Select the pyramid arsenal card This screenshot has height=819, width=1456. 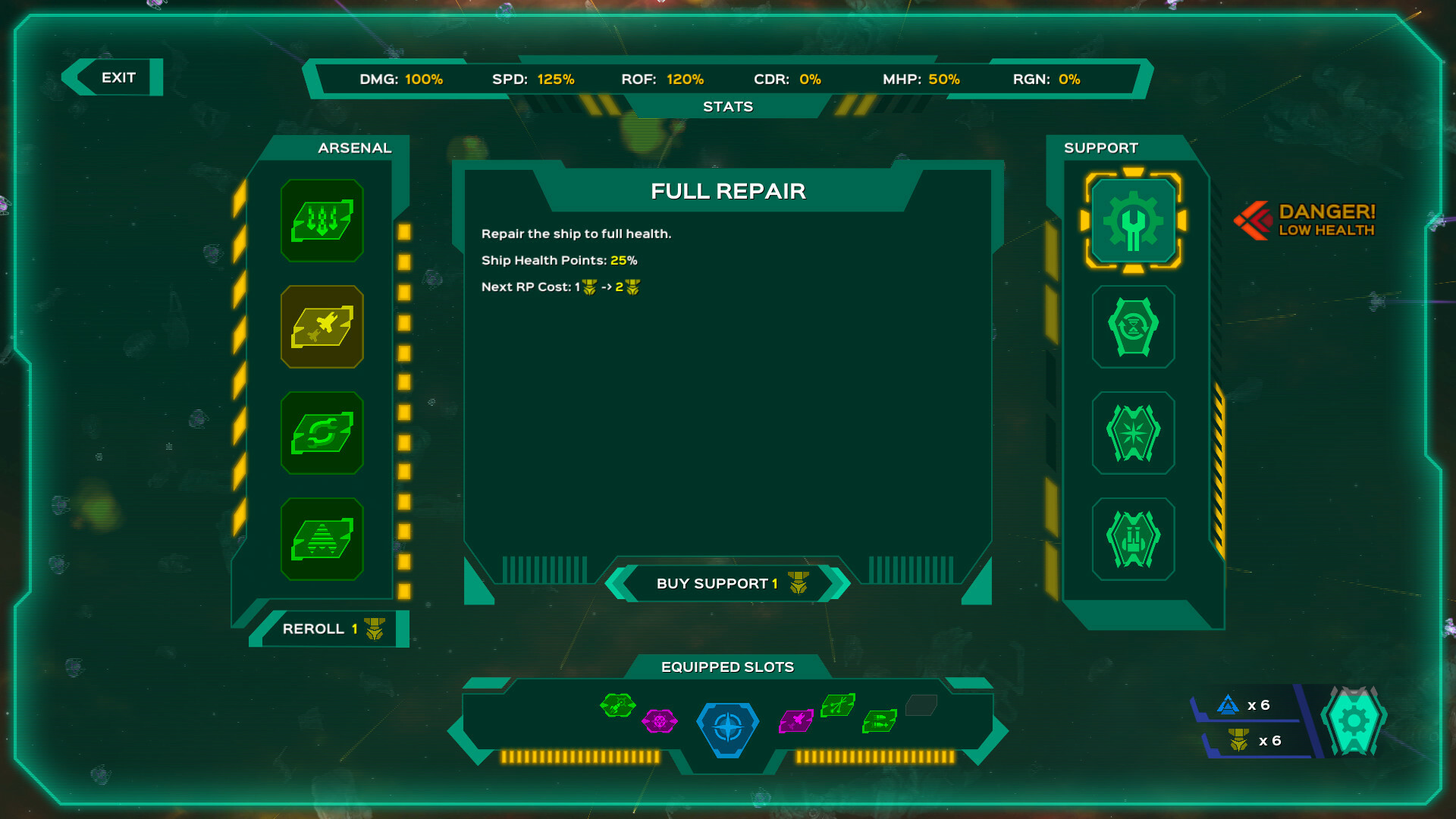[322, 539]
